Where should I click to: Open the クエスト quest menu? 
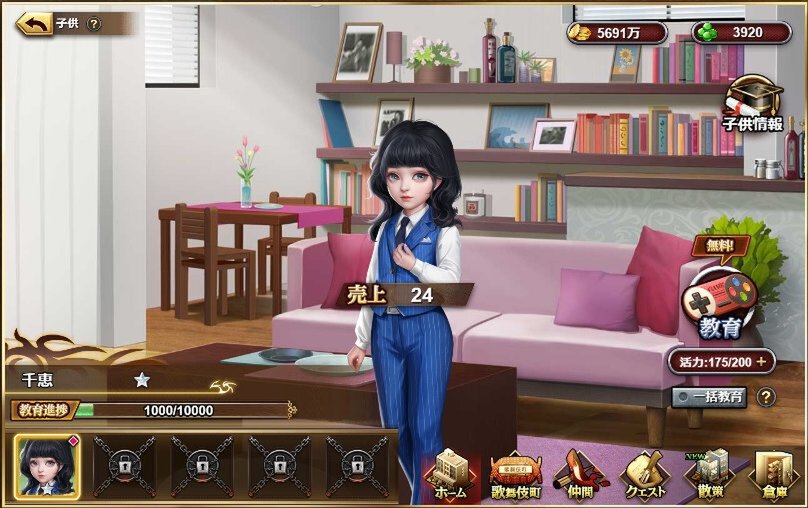[648, 475]
